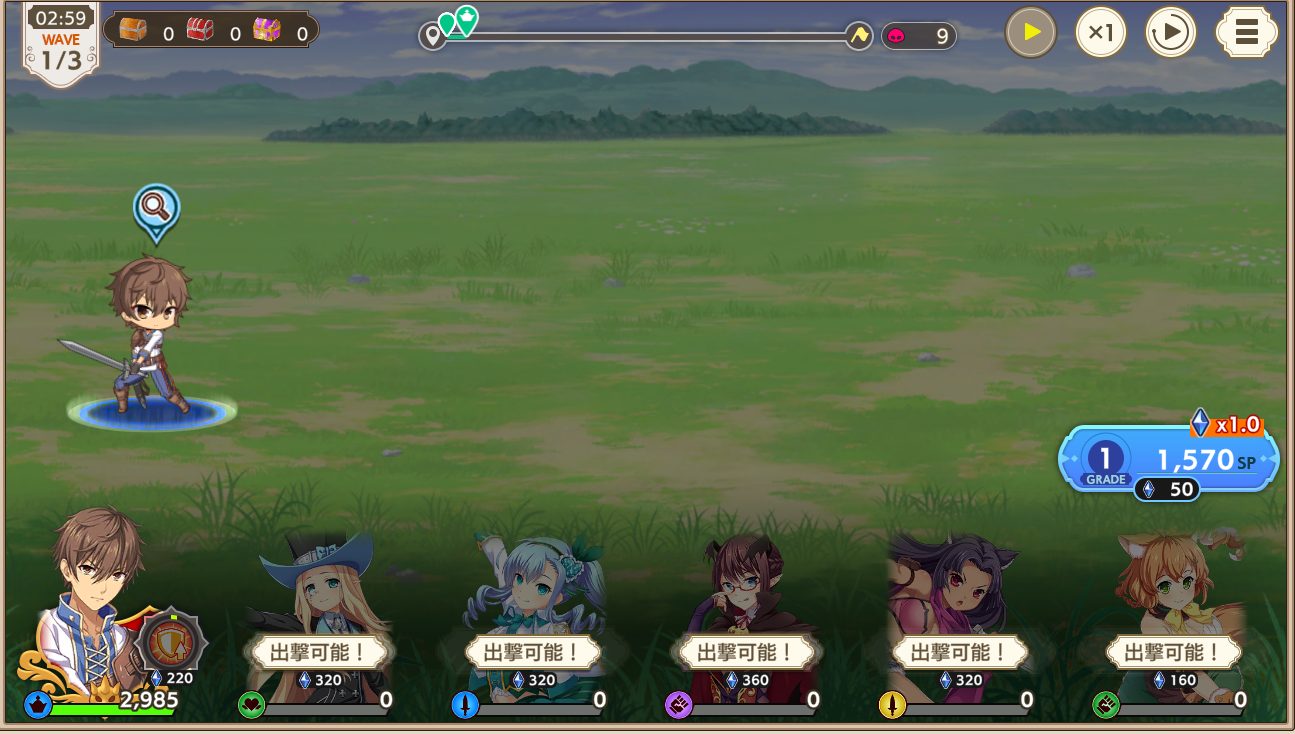Image resolution: width=1295 pixels, height=734 pixels.
Task: Click the map pin at the progress bar start
Action: (432, 34)
